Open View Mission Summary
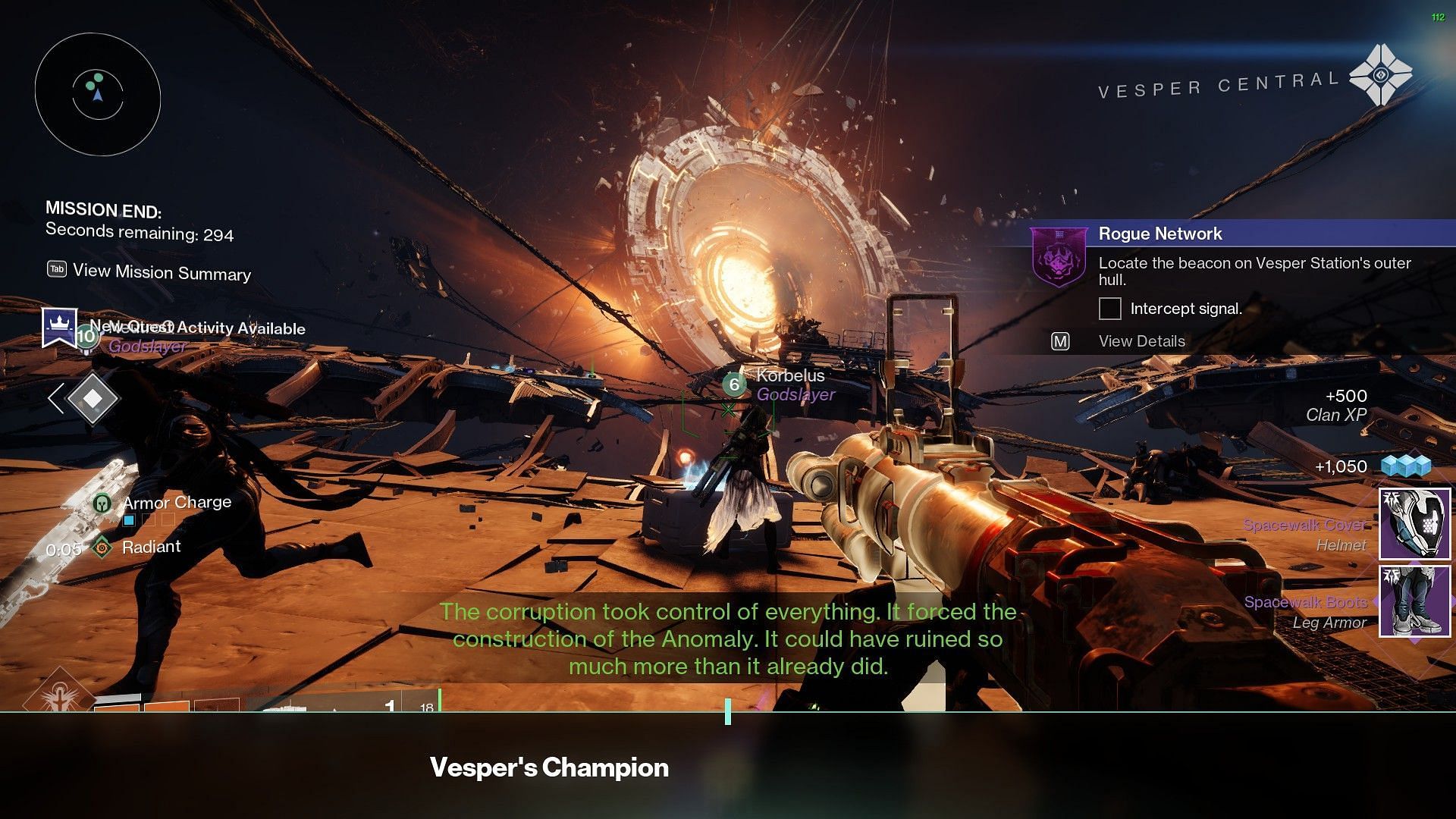This screenshot has height=819, width=1456. click(161, 272)
